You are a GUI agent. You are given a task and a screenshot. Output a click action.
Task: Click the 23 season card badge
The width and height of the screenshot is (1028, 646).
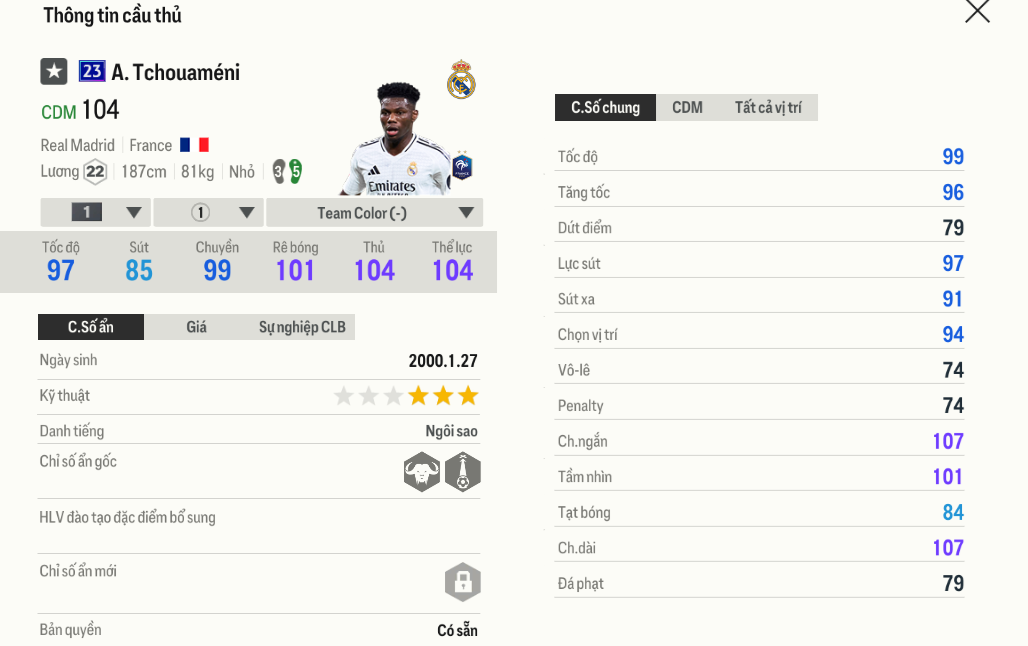point(92,71)
